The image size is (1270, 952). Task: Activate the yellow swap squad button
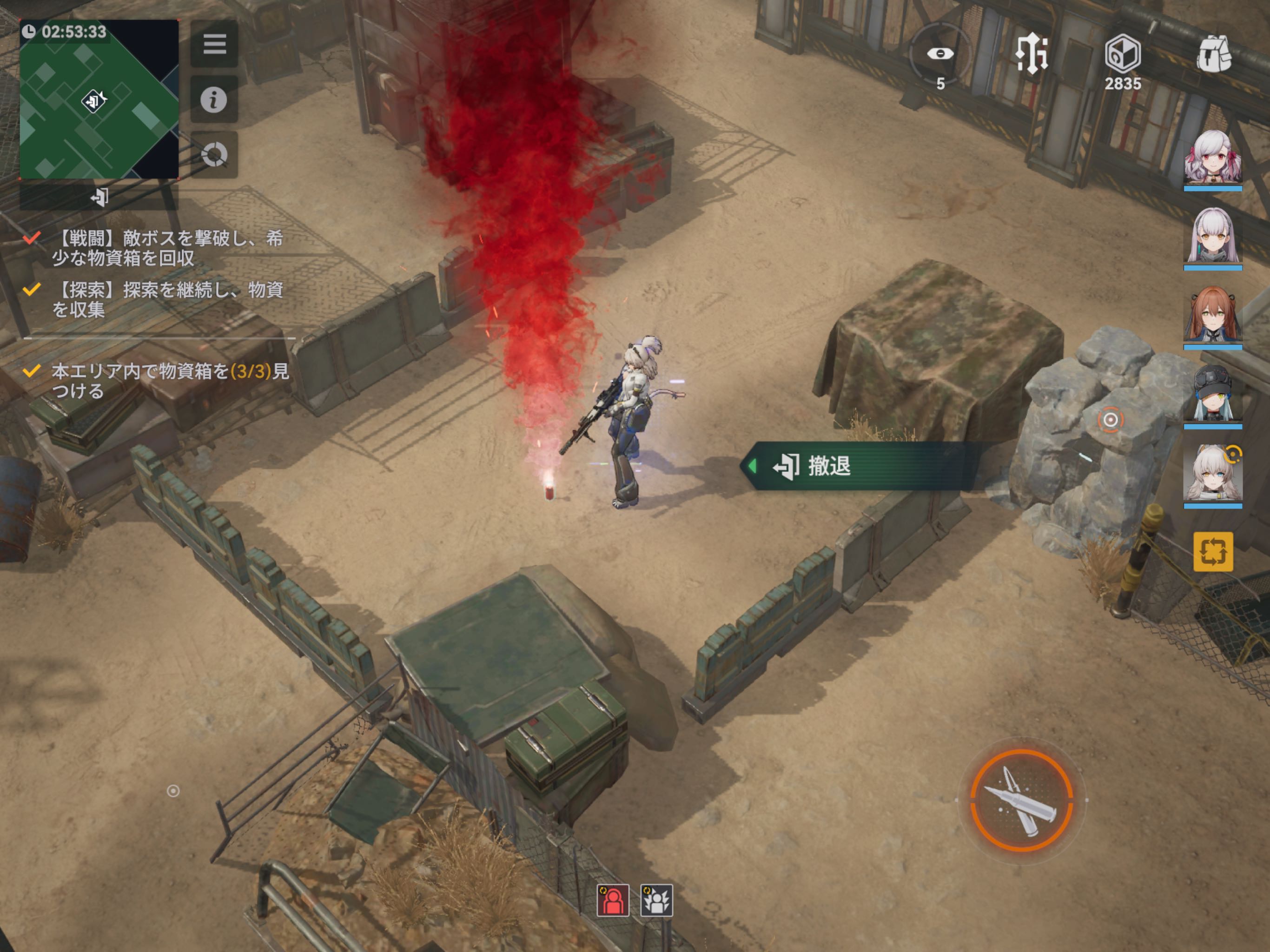tap(1212, 552)
